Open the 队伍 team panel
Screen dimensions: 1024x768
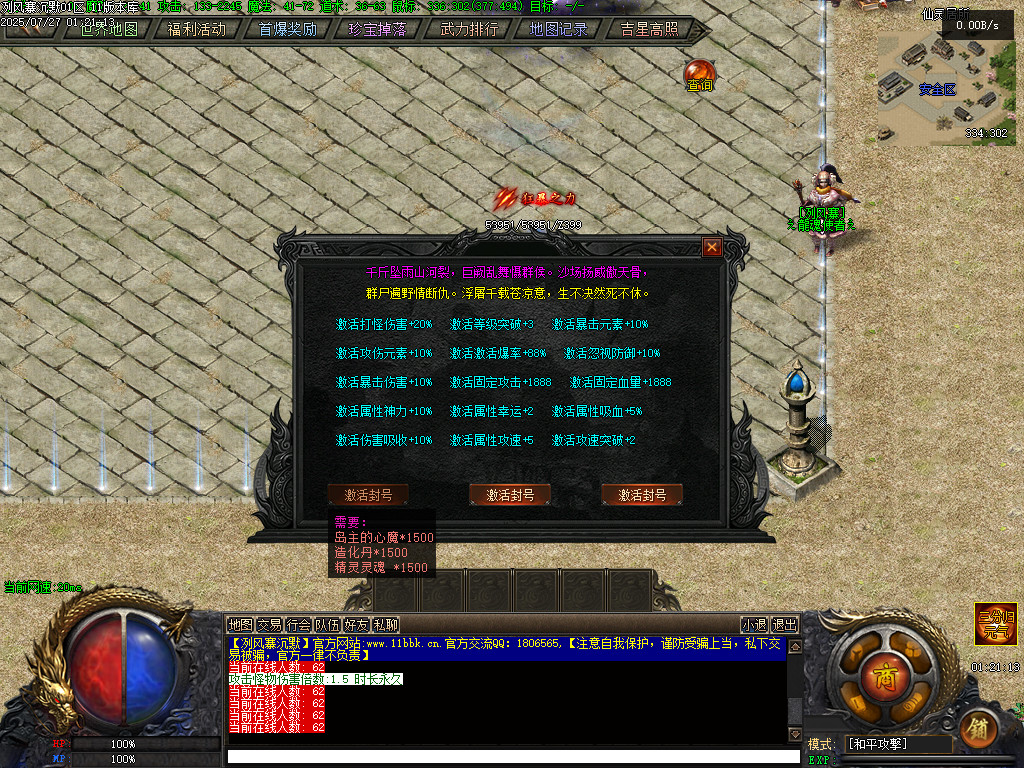pyautogui.click(x=328, y=625)
